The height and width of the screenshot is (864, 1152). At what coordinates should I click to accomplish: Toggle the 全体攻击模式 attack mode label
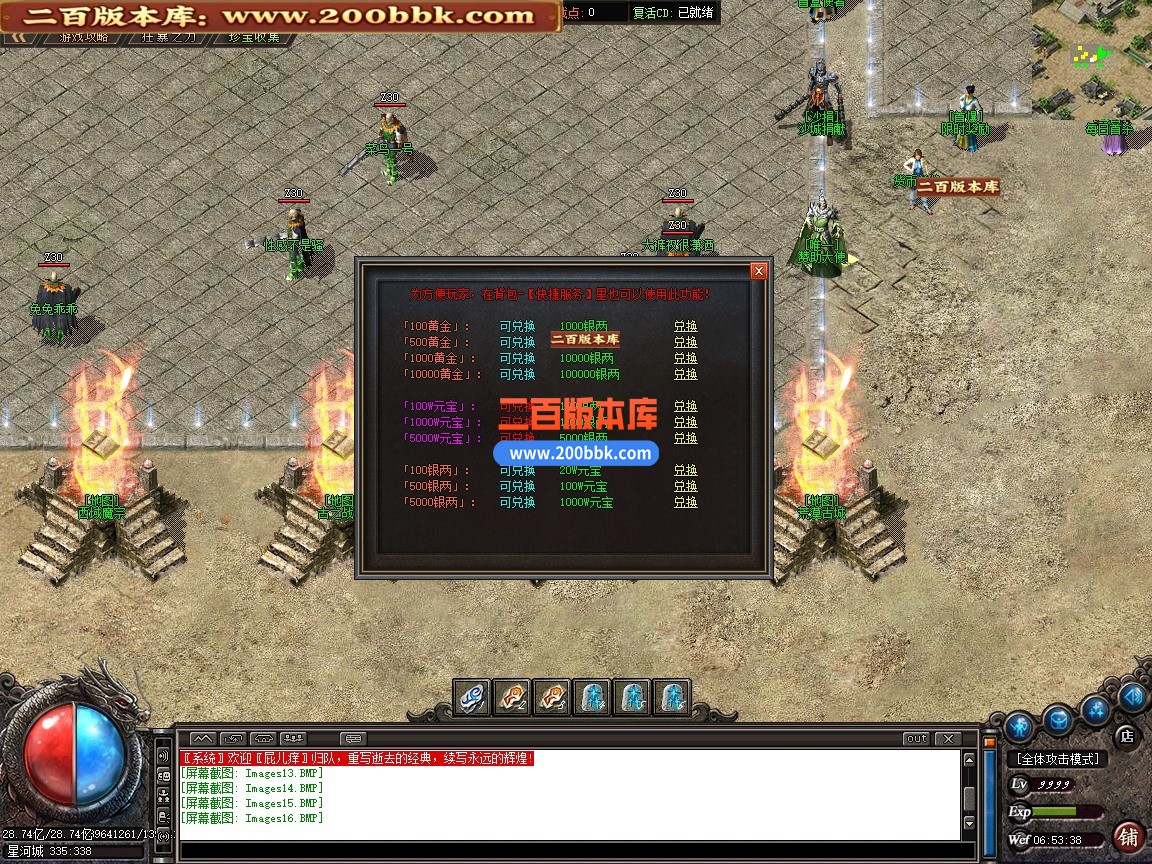(x=1056, y=759)
